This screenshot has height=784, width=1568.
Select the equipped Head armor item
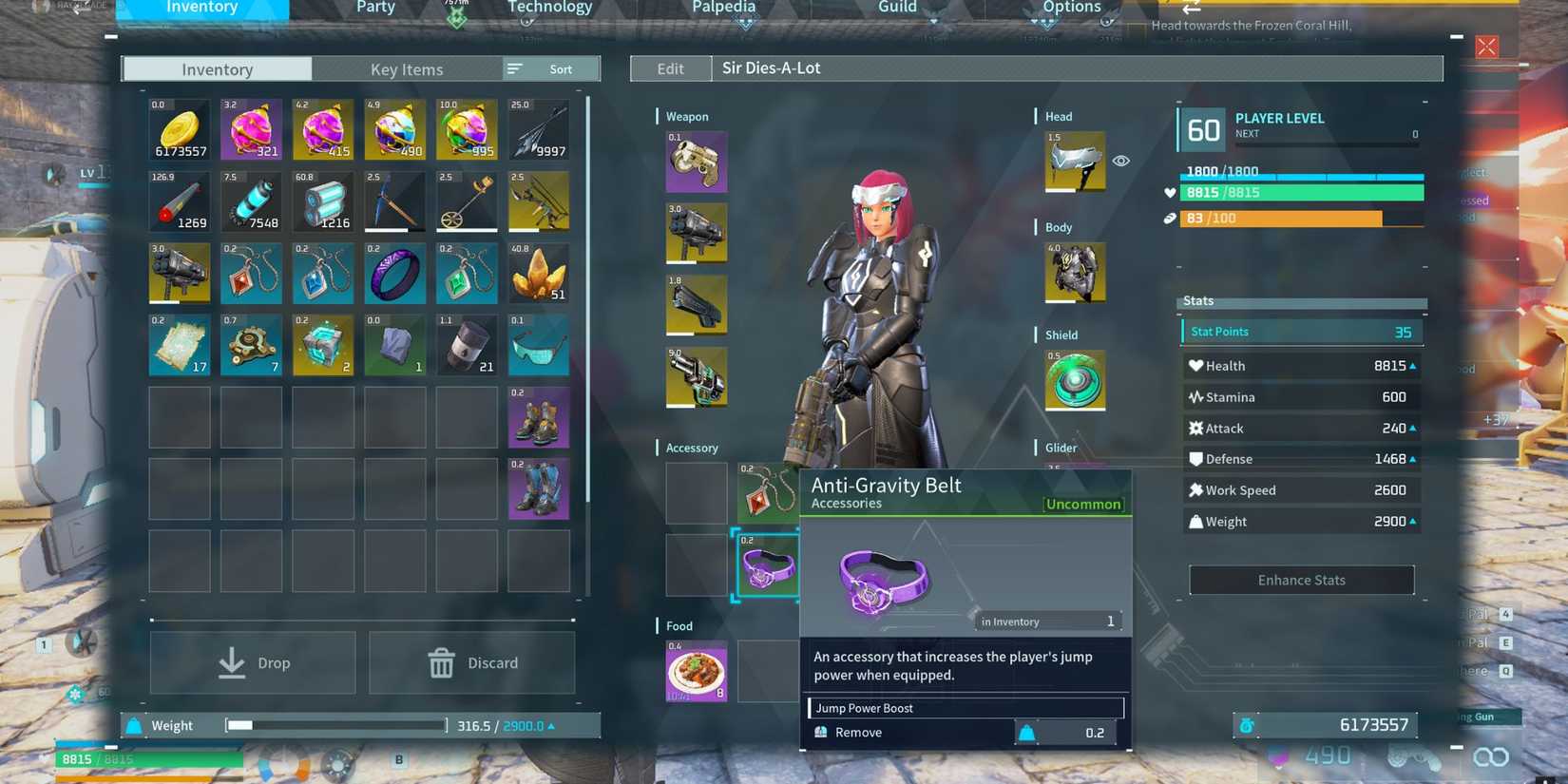click(1074, 162)
